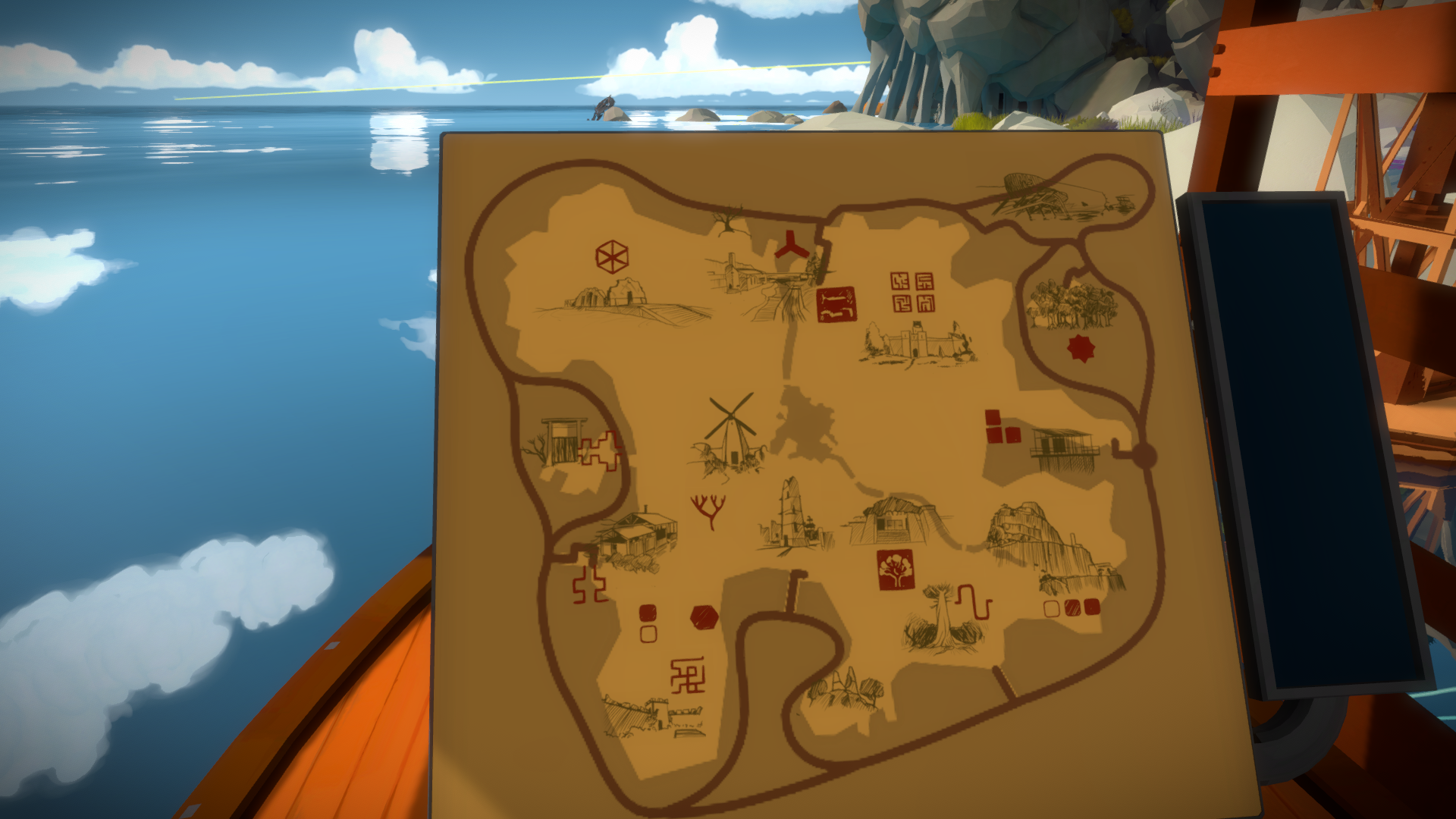The height and width of the screenshot is (819, 1456).
Task: Click the white tree on red square
Action: click(896, 570)
